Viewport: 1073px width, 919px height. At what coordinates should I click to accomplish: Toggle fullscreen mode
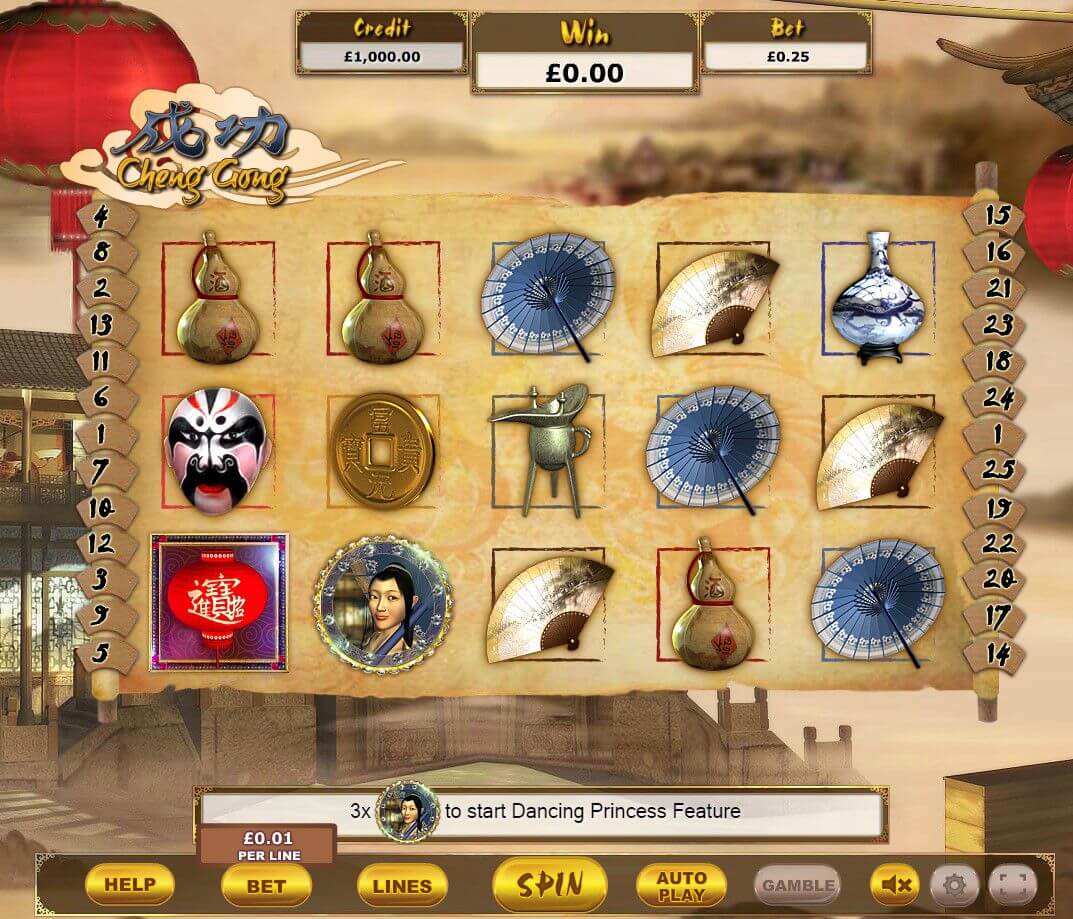(1013, 884)
